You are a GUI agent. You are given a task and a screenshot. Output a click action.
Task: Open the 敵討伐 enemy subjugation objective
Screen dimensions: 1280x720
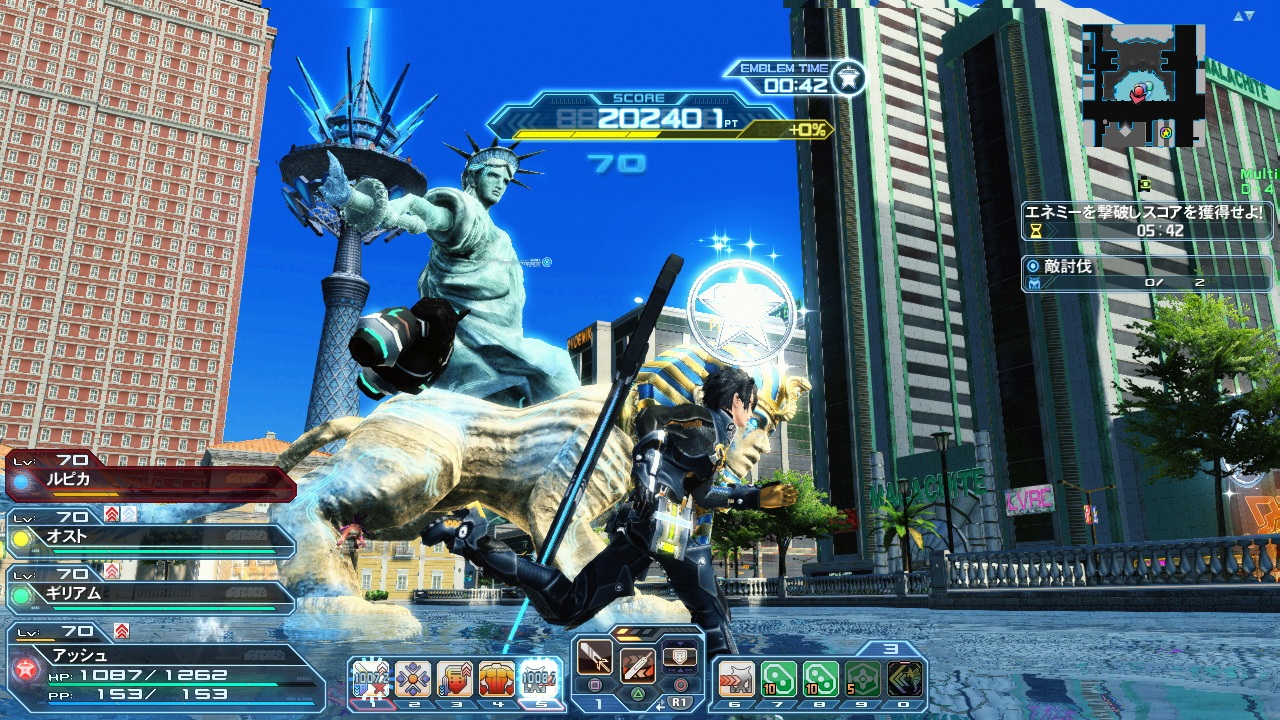pyautogui.click(x=1148, y=275)
